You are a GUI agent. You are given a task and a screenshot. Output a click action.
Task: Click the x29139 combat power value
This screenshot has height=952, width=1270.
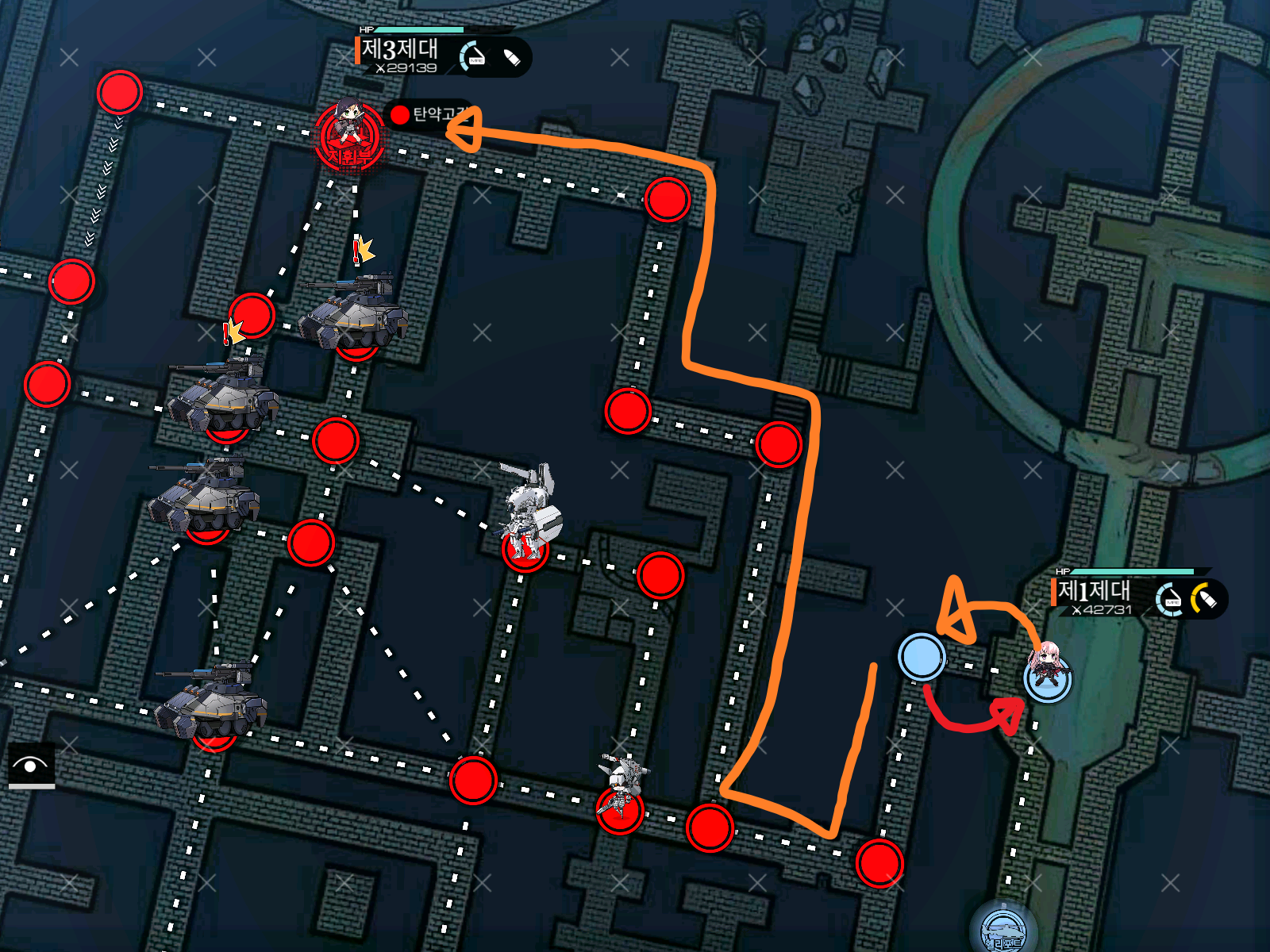coord(406,67)
